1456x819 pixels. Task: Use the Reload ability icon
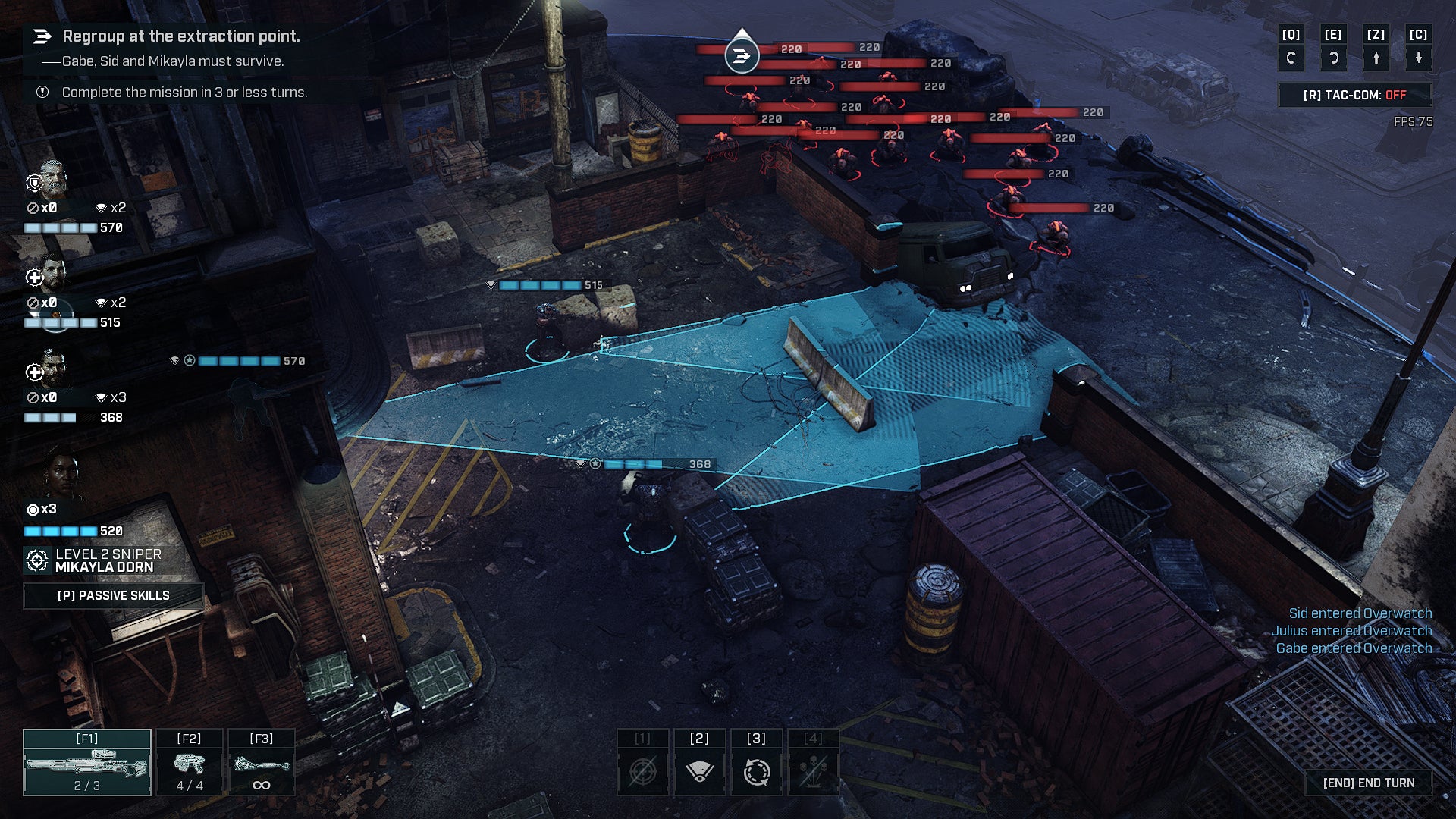tap(756, 772)
